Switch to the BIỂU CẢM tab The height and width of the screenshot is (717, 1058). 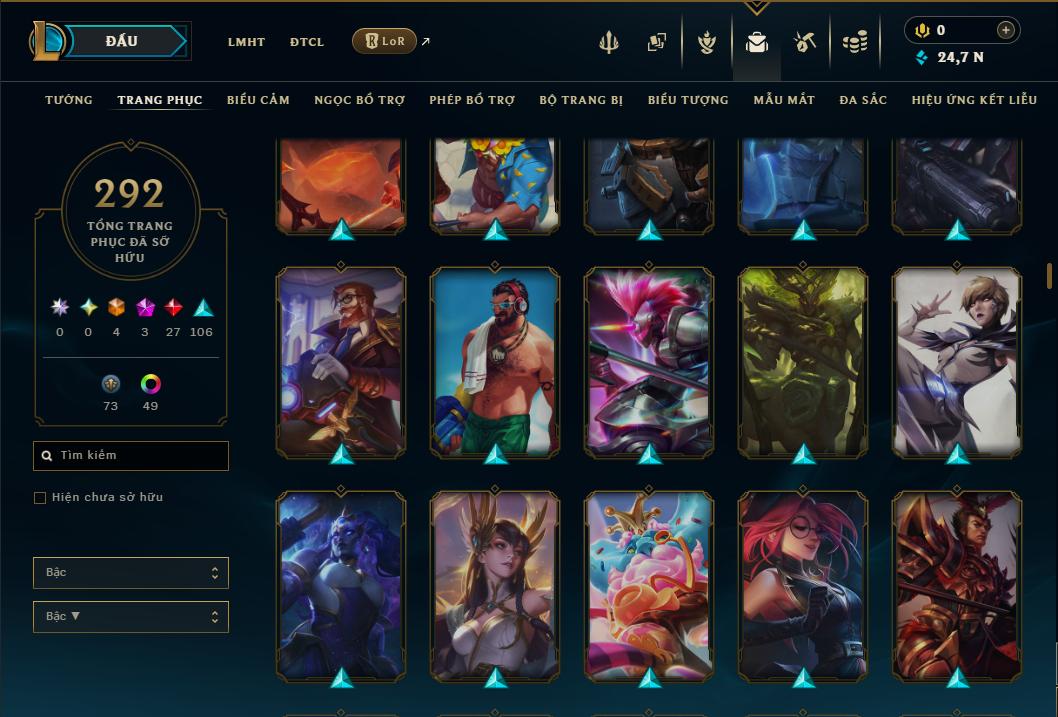(x=258, y=100)
